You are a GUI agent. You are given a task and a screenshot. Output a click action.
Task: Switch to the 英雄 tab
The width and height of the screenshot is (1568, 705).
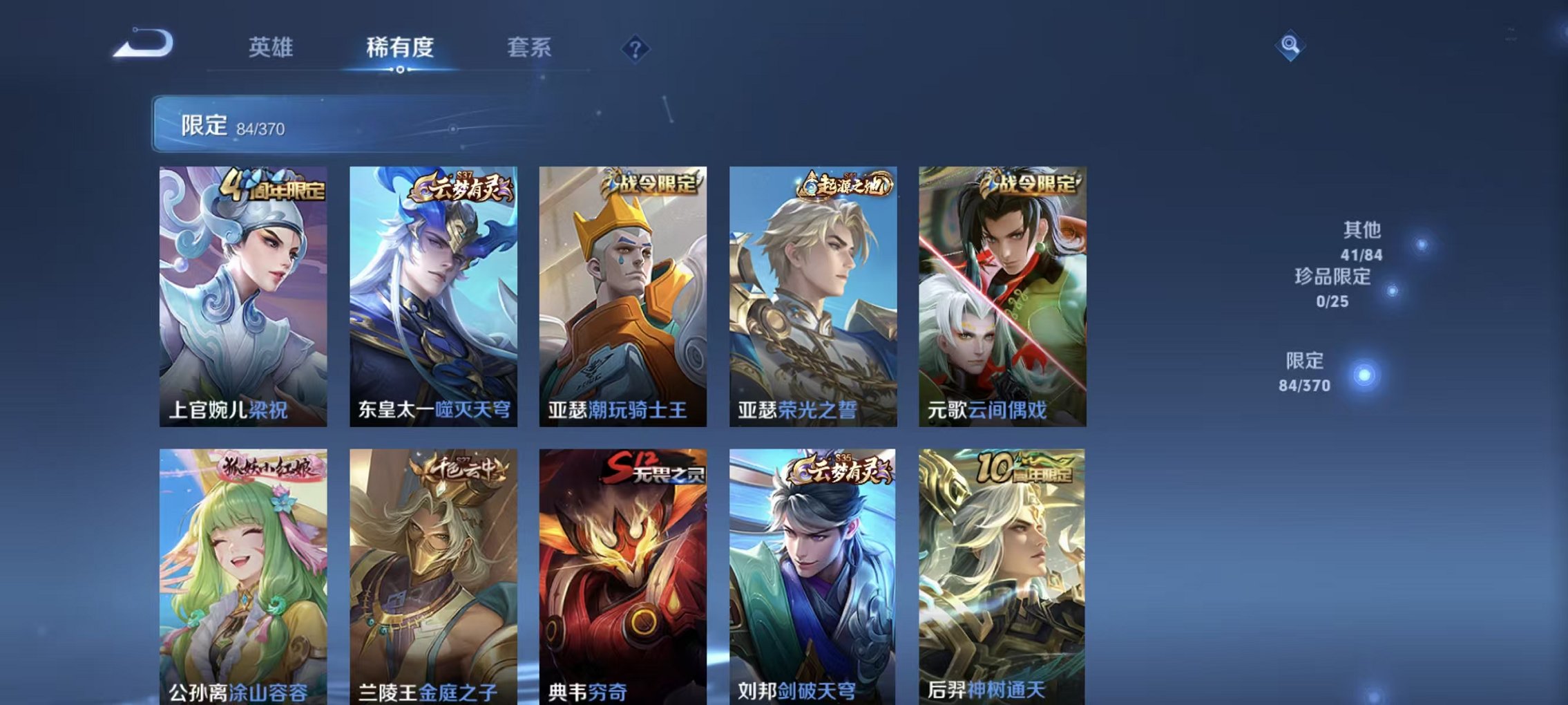tap(272, 48)
